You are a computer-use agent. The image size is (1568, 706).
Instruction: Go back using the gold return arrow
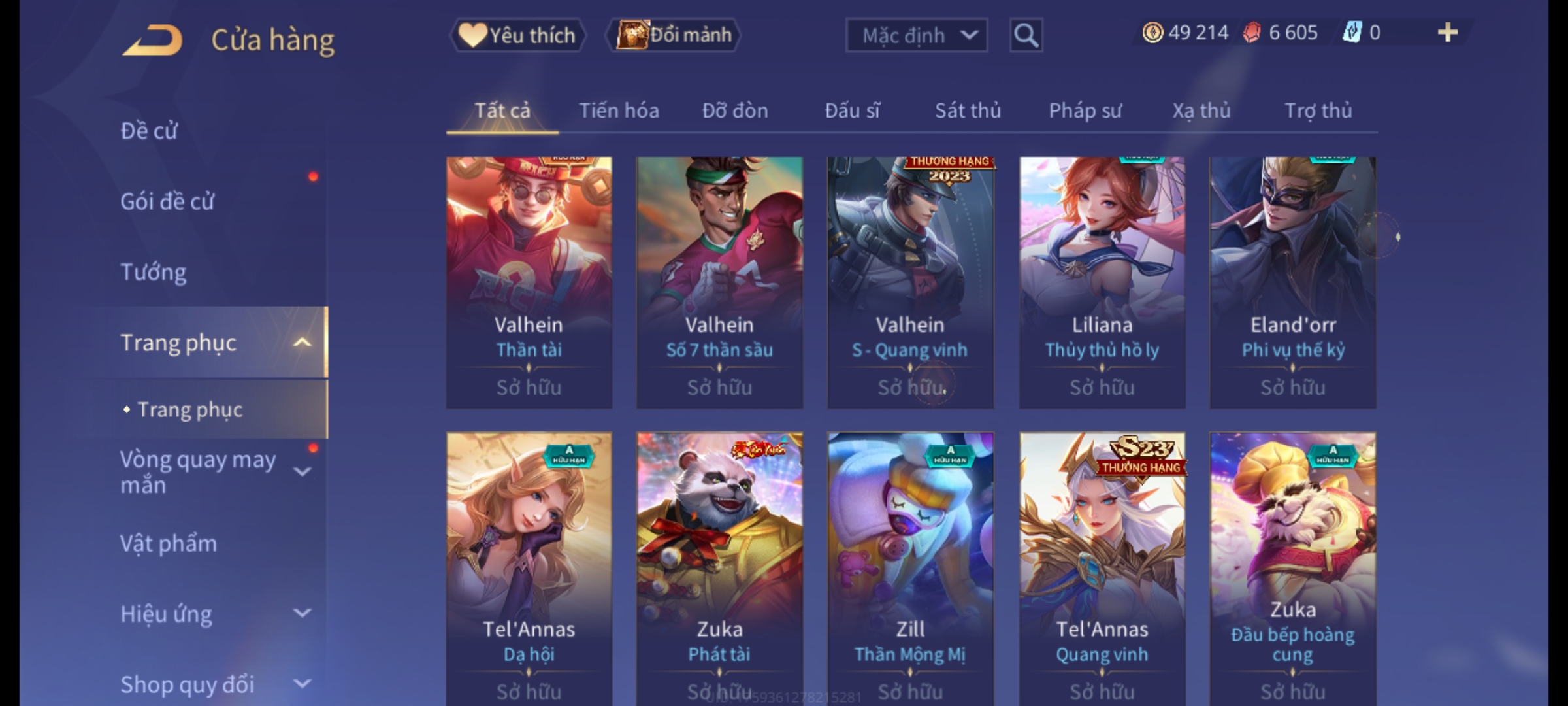click(x=152, y=40)
